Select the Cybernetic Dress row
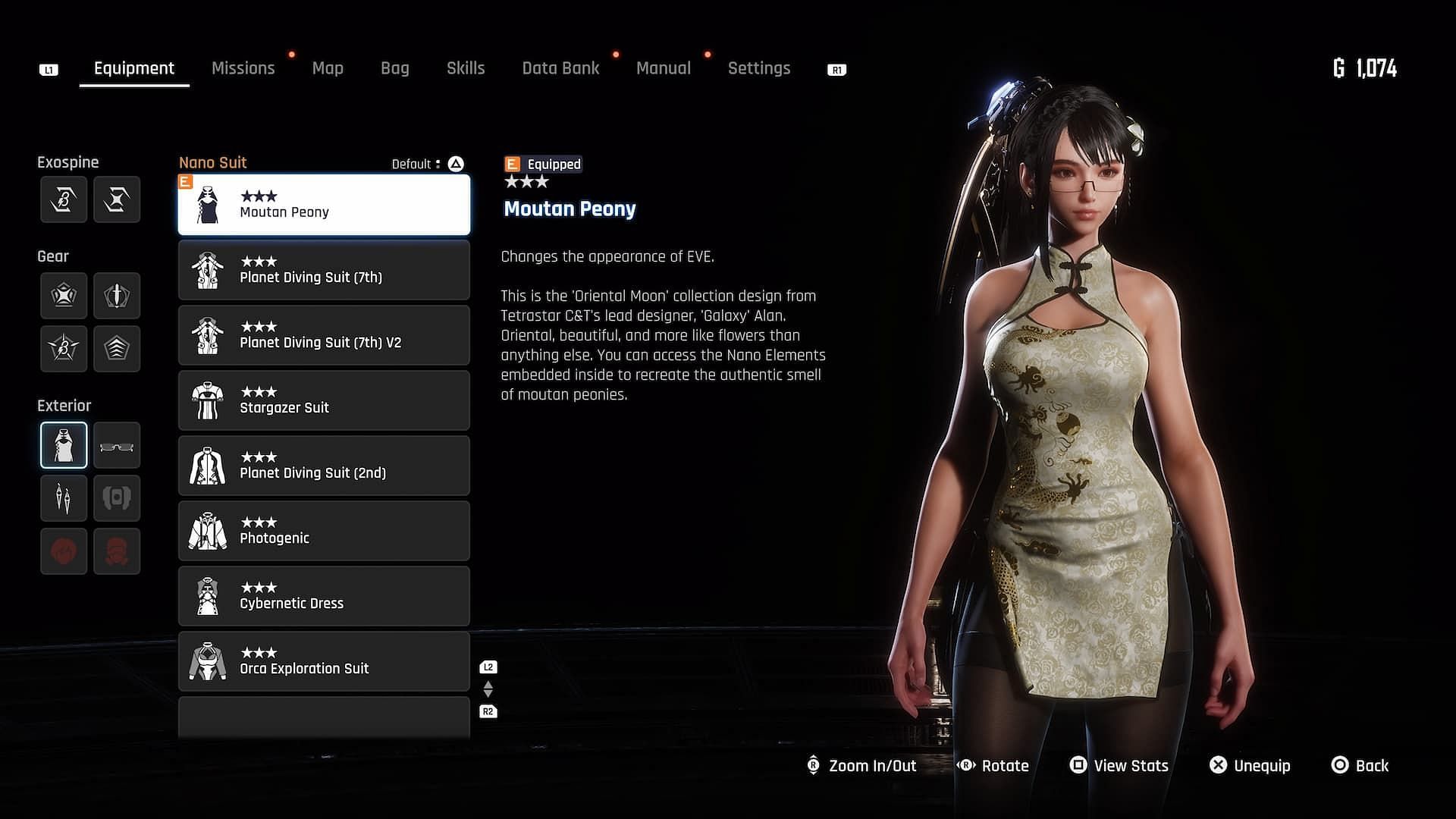The width and height of the screenshot is (1456, 819). [324, 596]
